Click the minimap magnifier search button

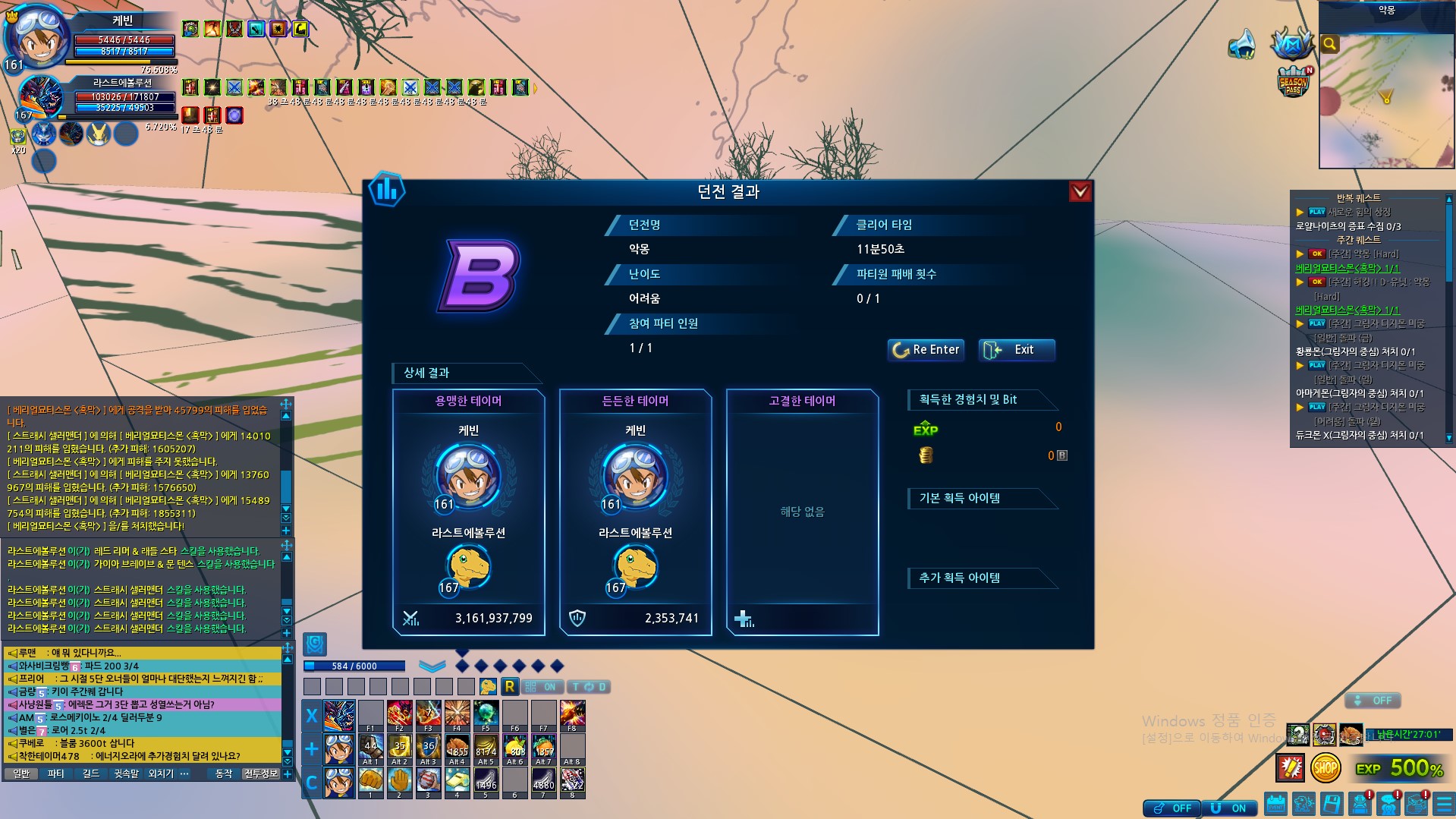point(1329,44)
